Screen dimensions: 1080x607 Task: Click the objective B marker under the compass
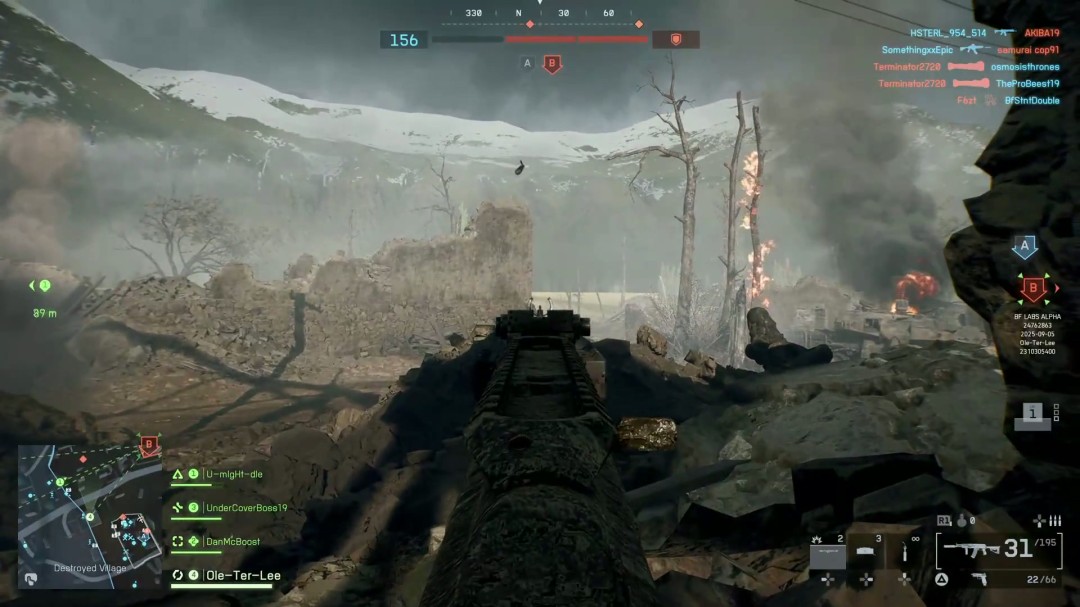[551, 64]
